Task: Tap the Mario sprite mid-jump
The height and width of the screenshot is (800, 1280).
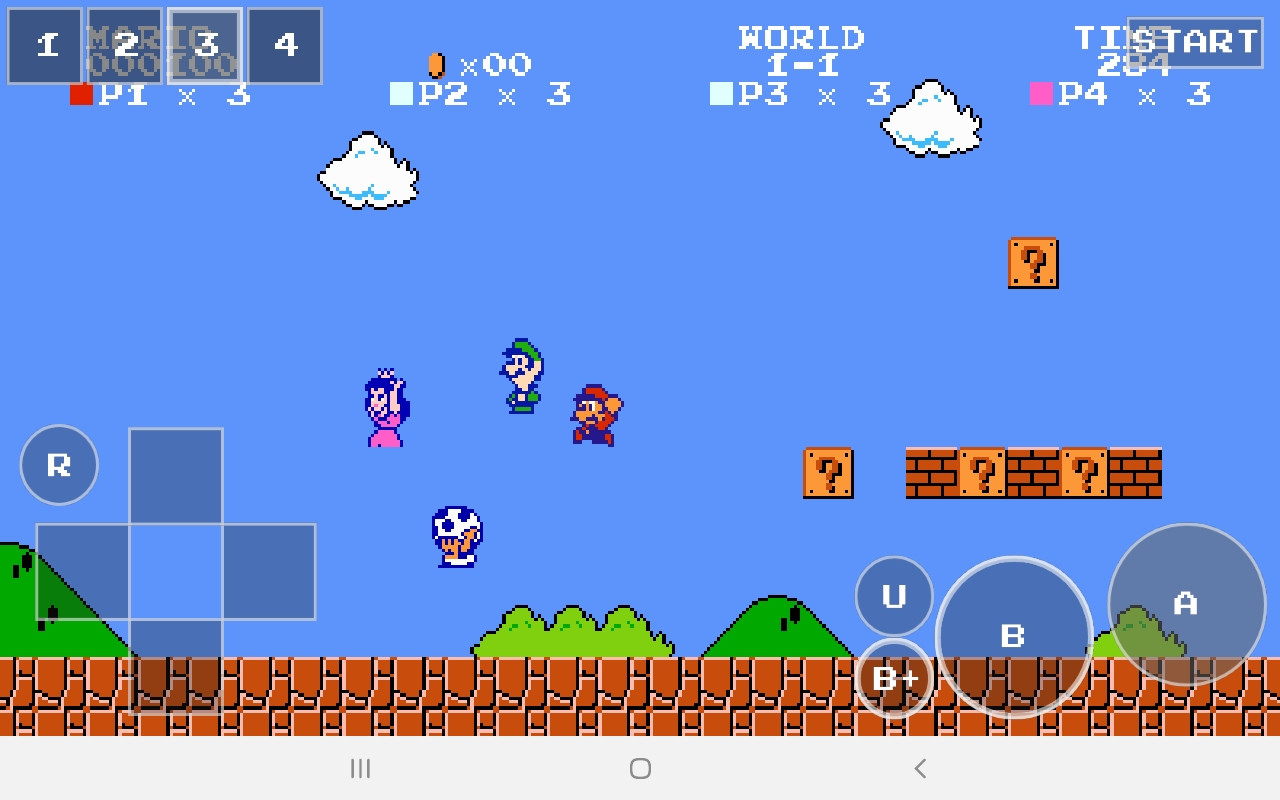Action: pos(596,413)
